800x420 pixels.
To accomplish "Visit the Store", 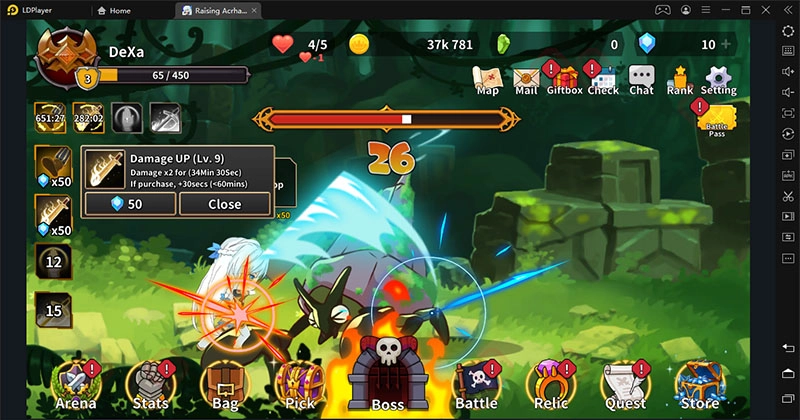I will pos(699,385).
